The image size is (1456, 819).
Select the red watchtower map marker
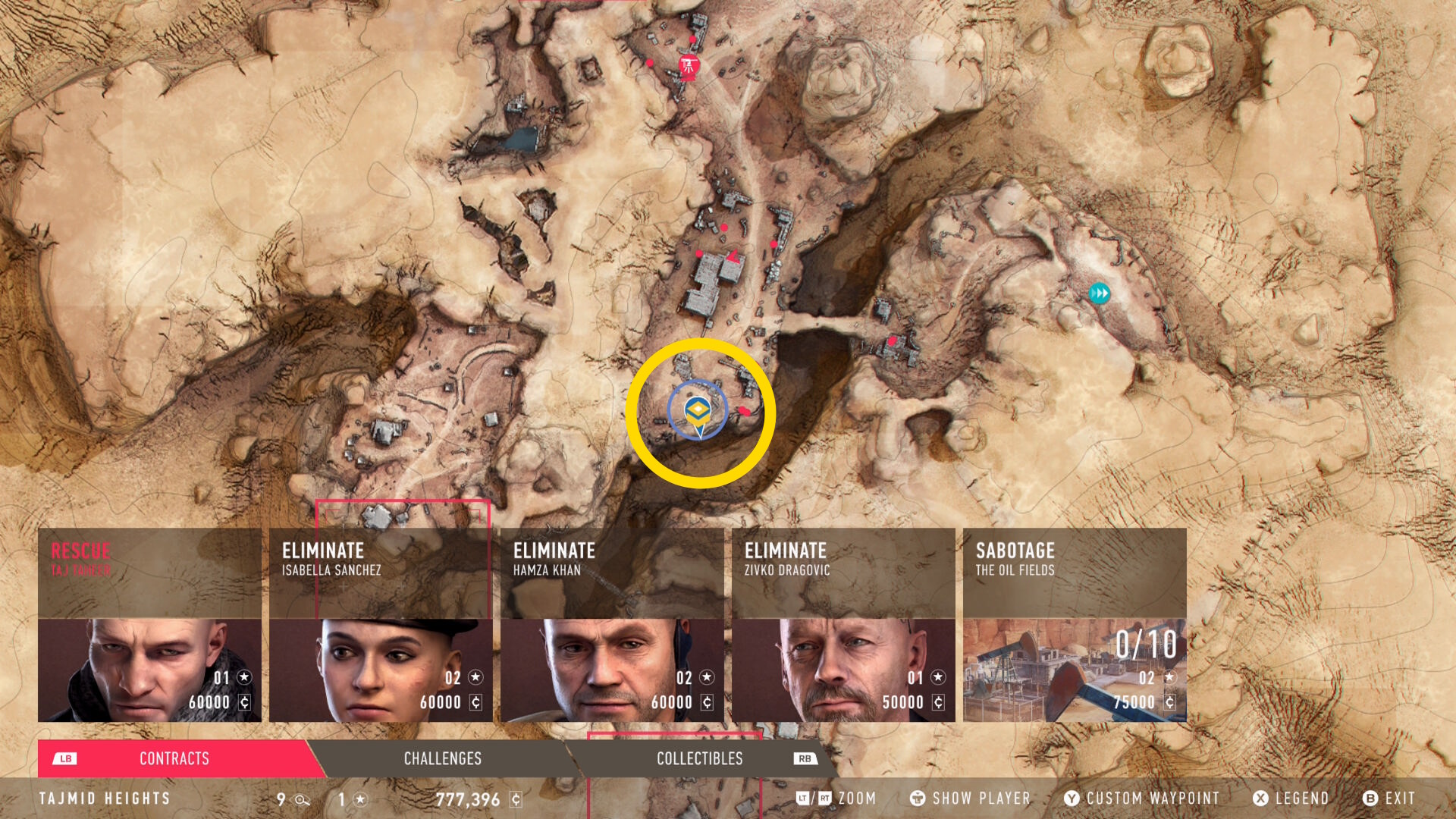(689, 66)
